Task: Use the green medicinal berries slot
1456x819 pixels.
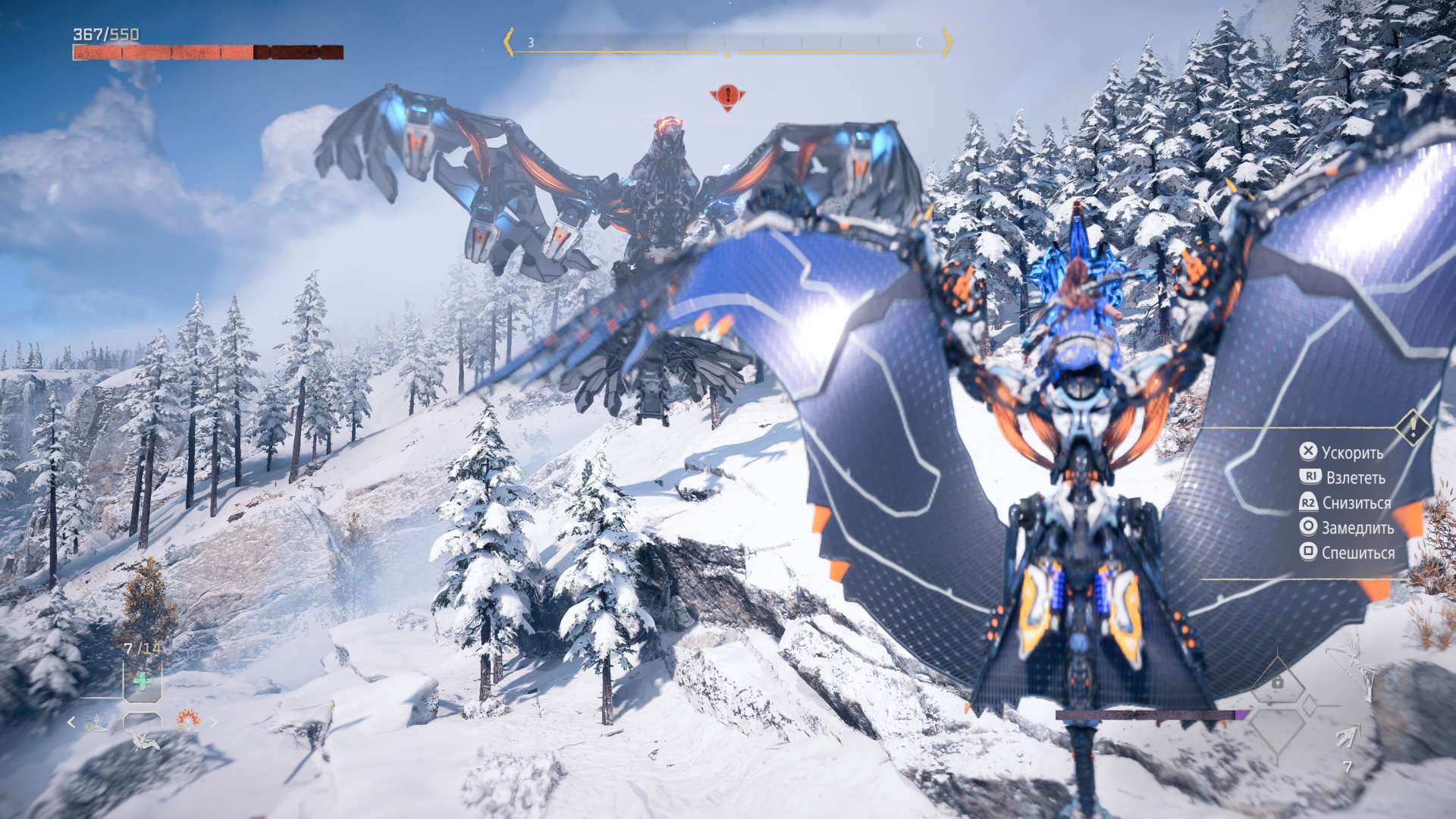Action: point(142,681)
